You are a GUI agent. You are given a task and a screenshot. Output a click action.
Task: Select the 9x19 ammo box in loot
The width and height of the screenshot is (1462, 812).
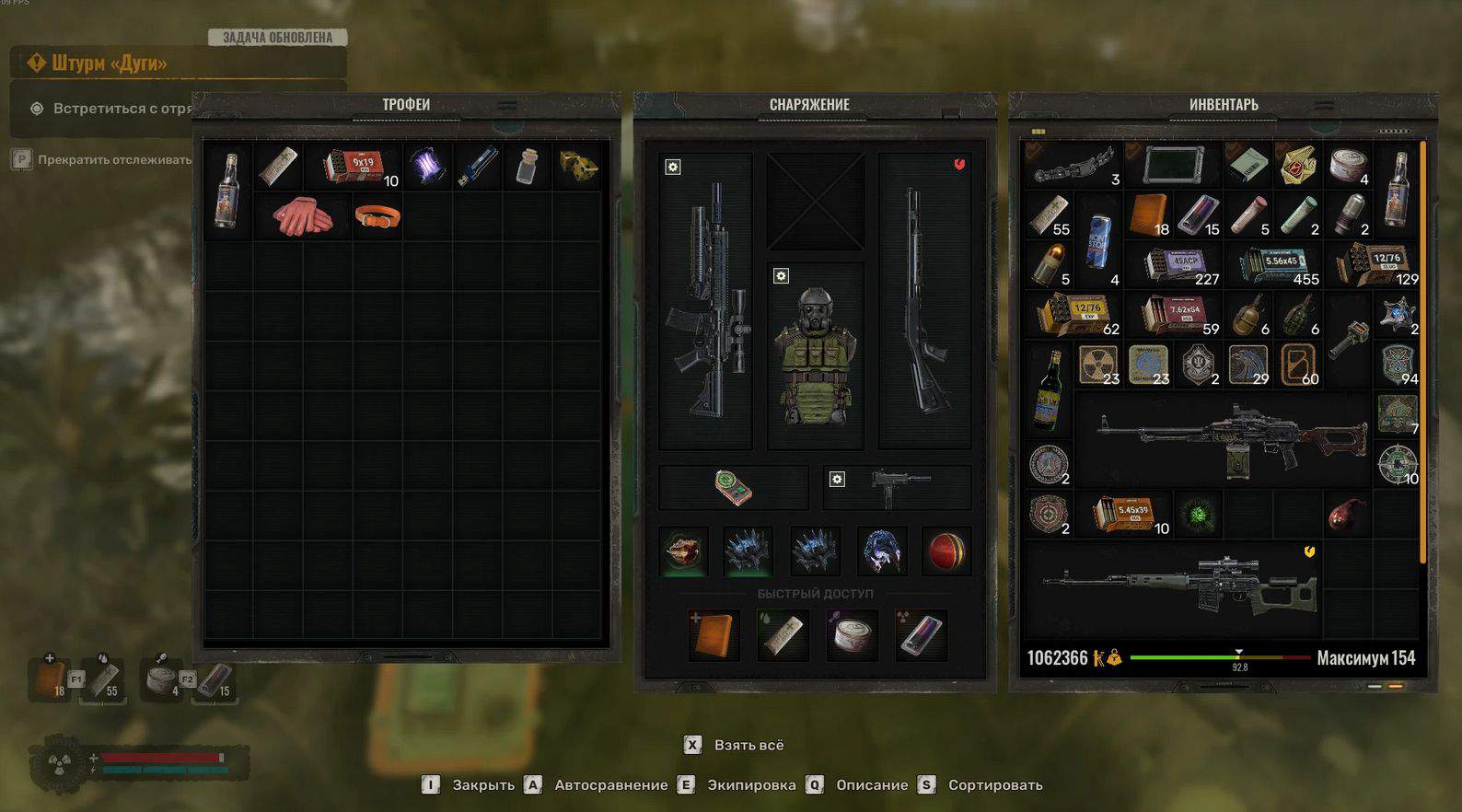point(356,167)
